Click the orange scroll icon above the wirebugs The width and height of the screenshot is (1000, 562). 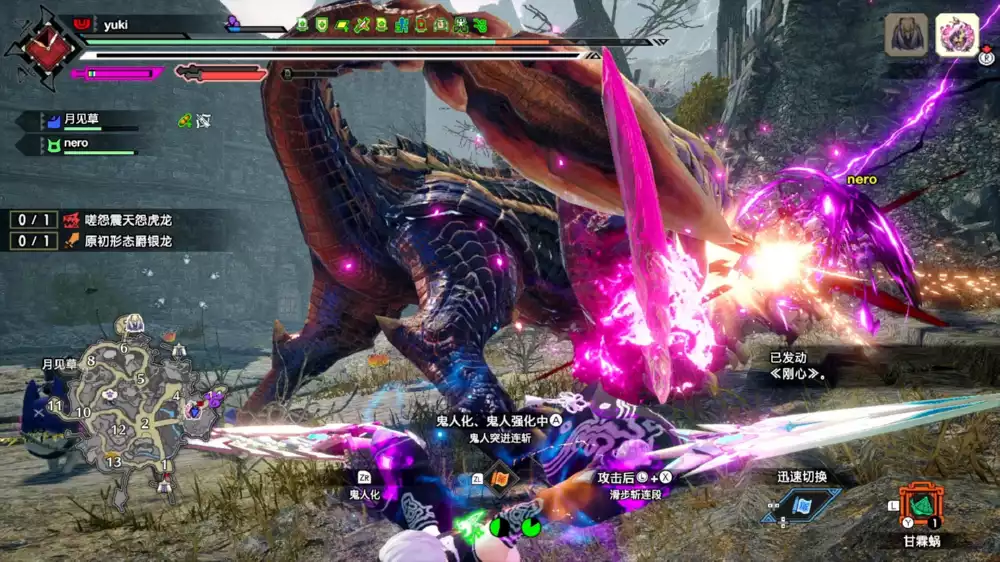(502, 478)
